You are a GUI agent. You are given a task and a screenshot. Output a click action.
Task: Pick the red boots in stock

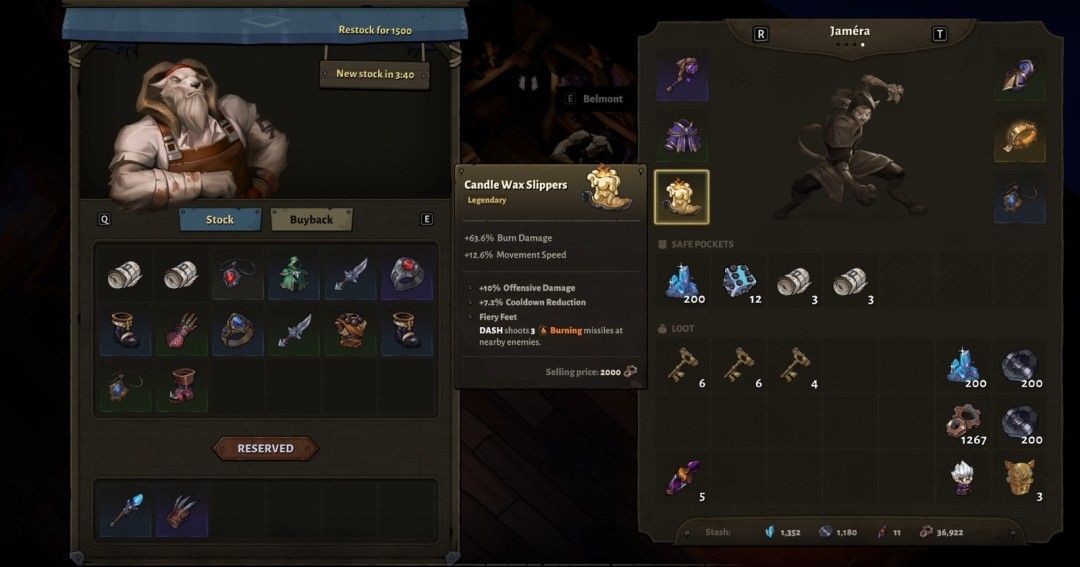[x=182, y=387]
